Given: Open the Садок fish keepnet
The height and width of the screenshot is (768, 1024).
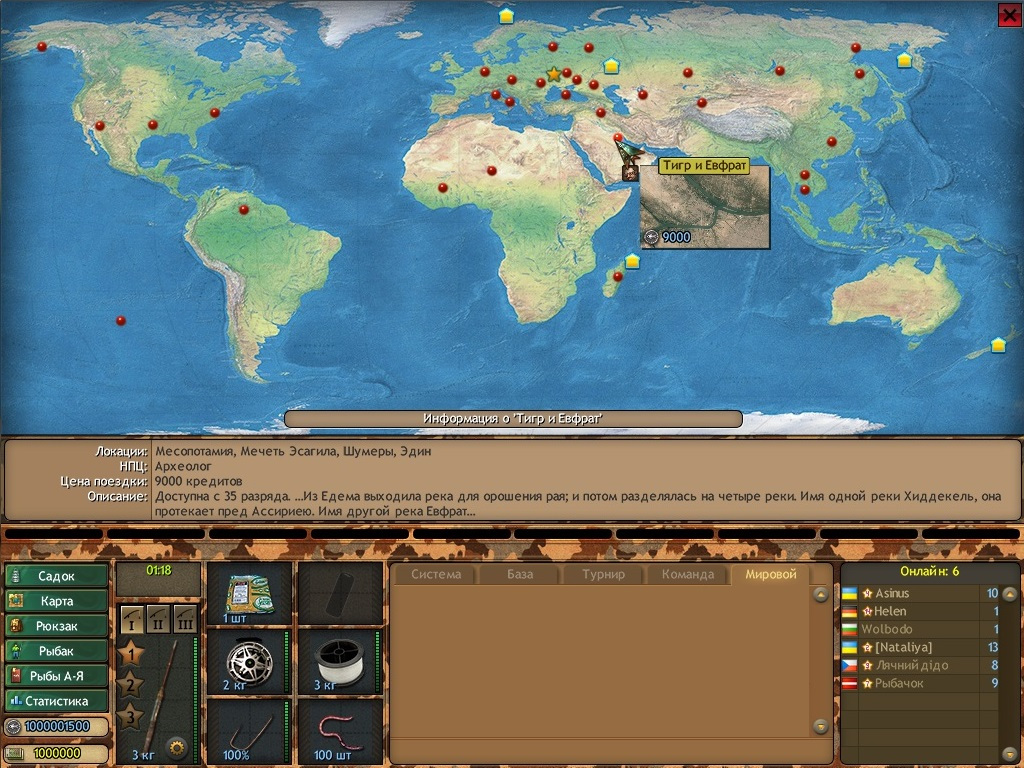Looking at the screenshot, I should tap(57, 576).
